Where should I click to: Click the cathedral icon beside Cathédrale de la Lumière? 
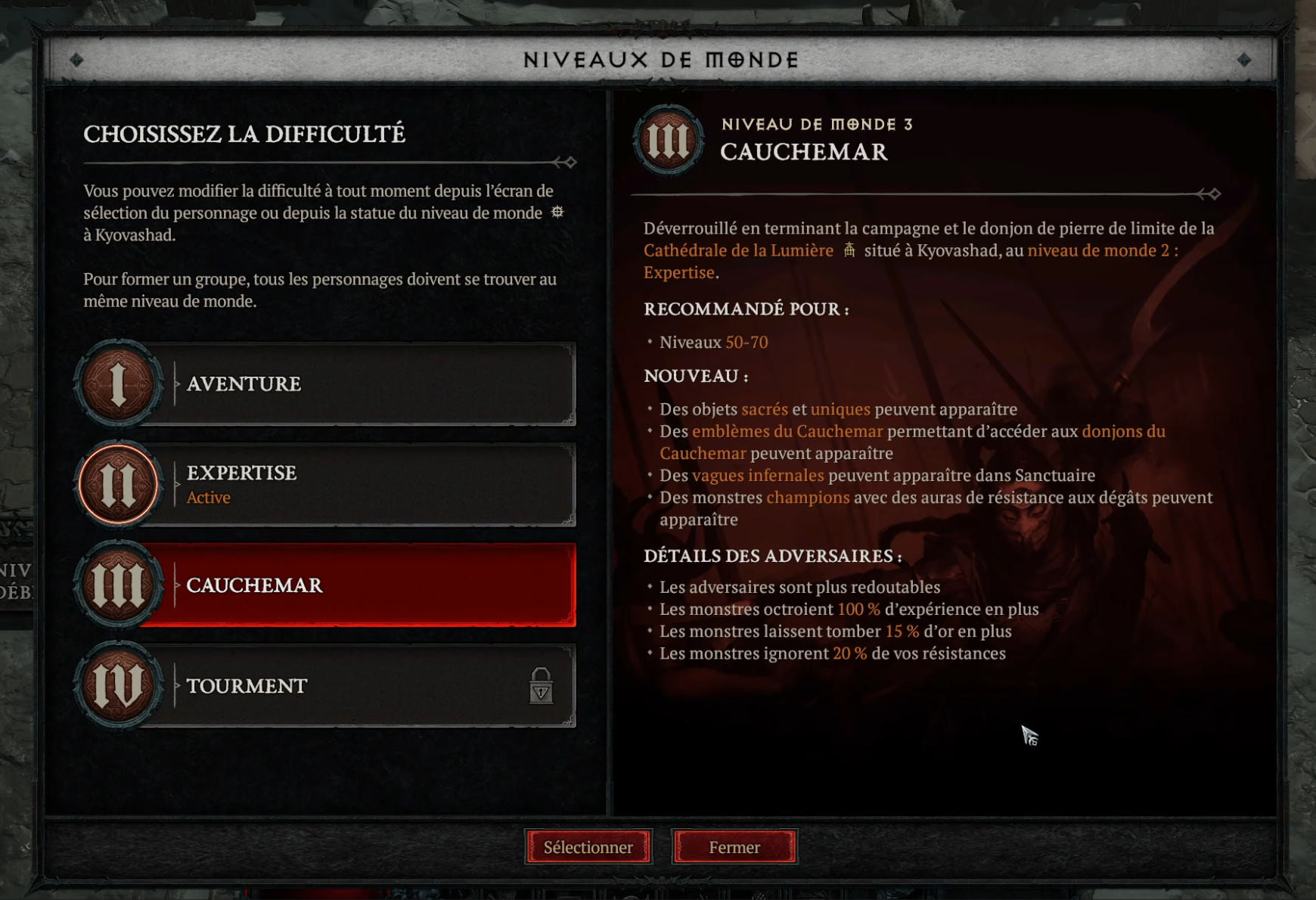pyautogui.click(x=850, y=250)
